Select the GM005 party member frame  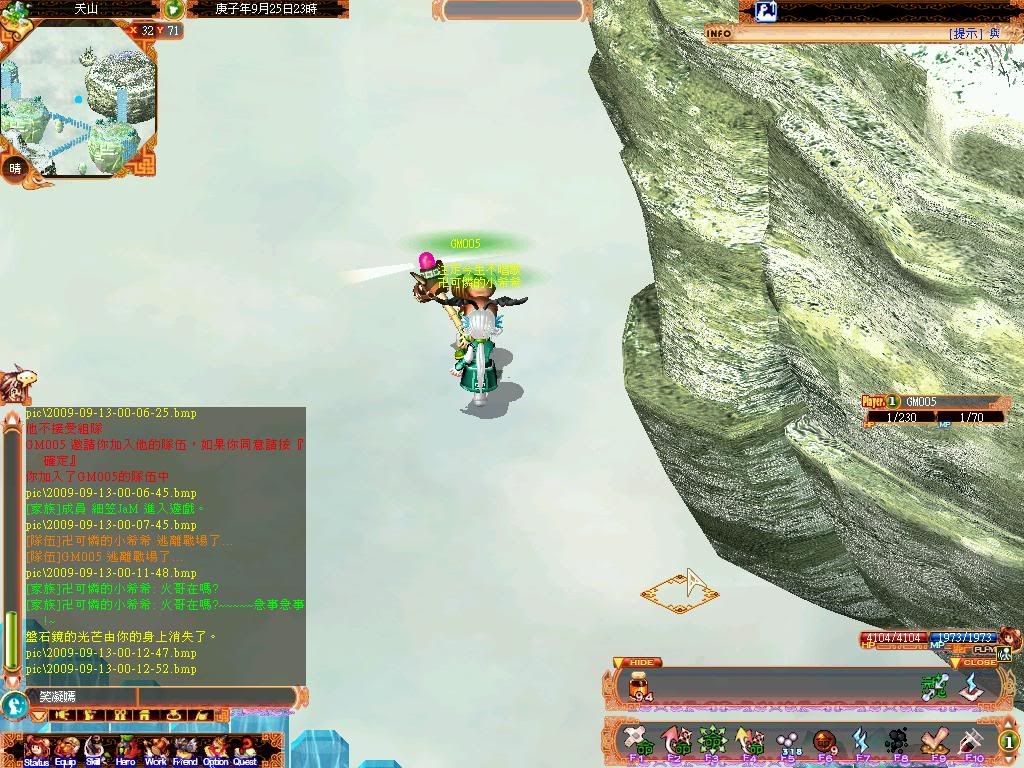click(x=935, y=409)
